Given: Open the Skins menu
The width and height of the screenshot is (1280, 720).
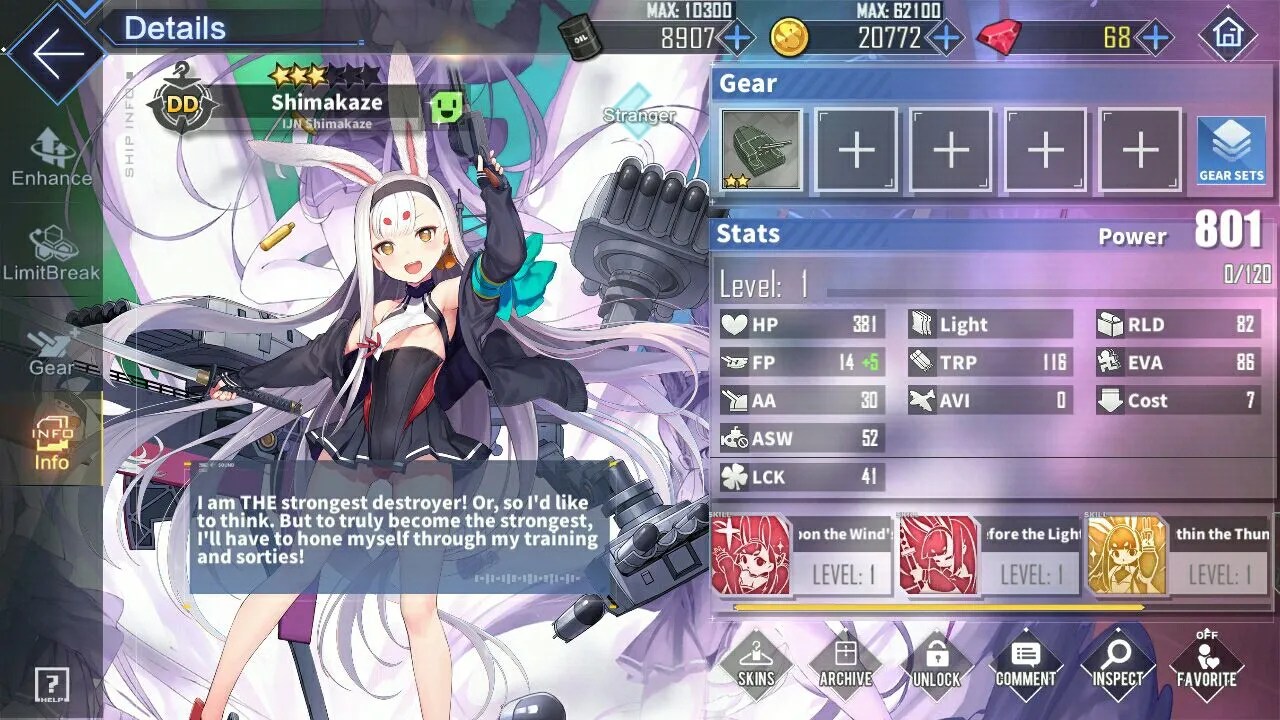Looking at the screenshot, I should tap(755, 664).
